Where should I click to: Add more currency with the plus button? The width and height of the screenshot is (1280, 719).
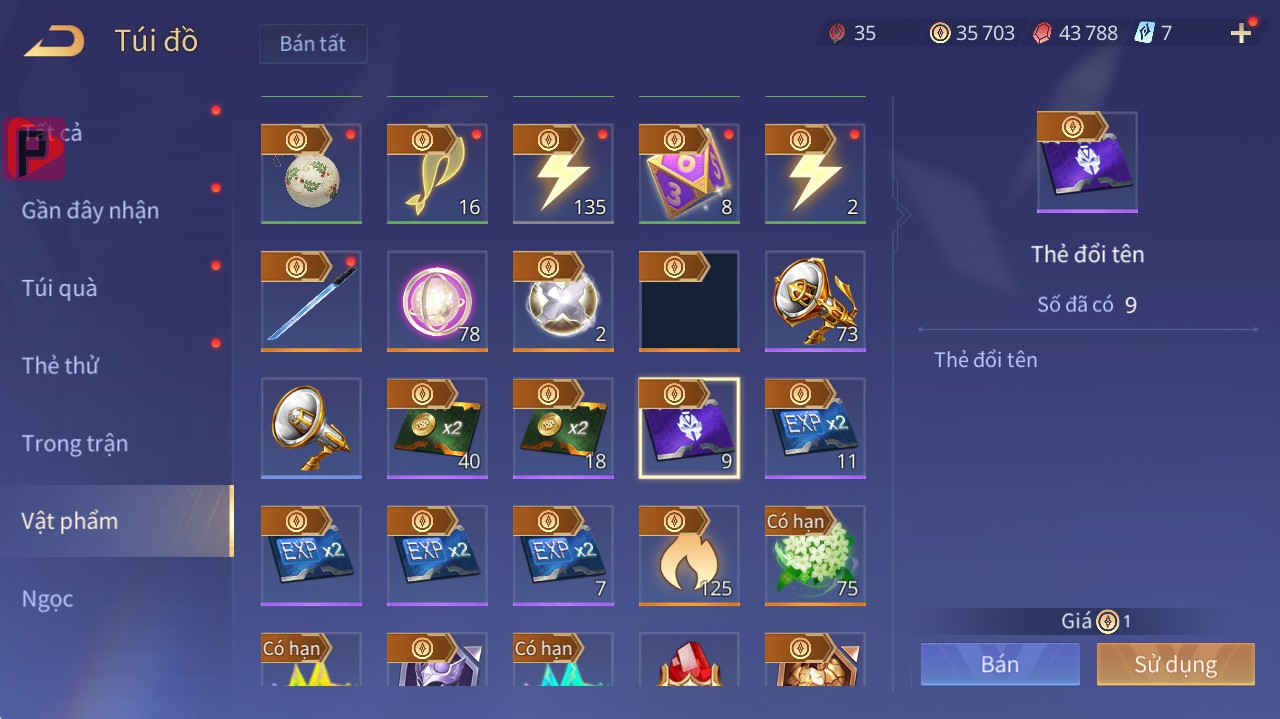pos(1241,34)
